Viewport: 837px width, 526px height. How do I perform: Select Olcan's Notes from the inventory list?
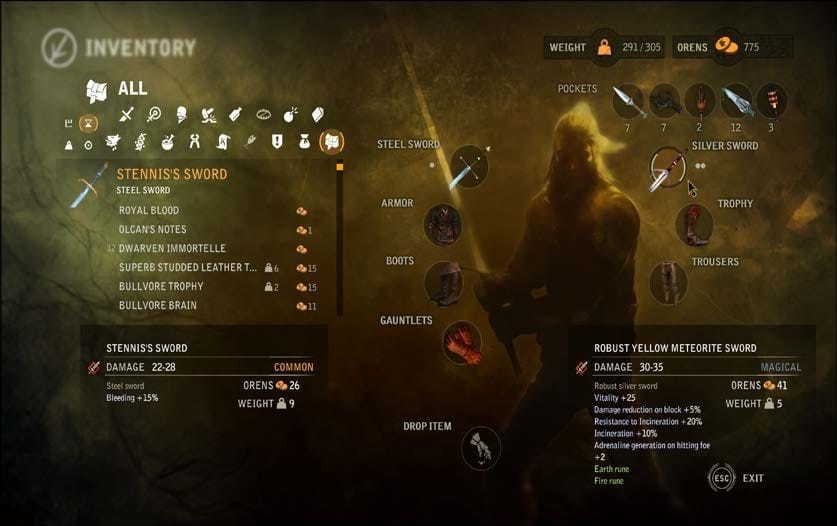[152, 230]
